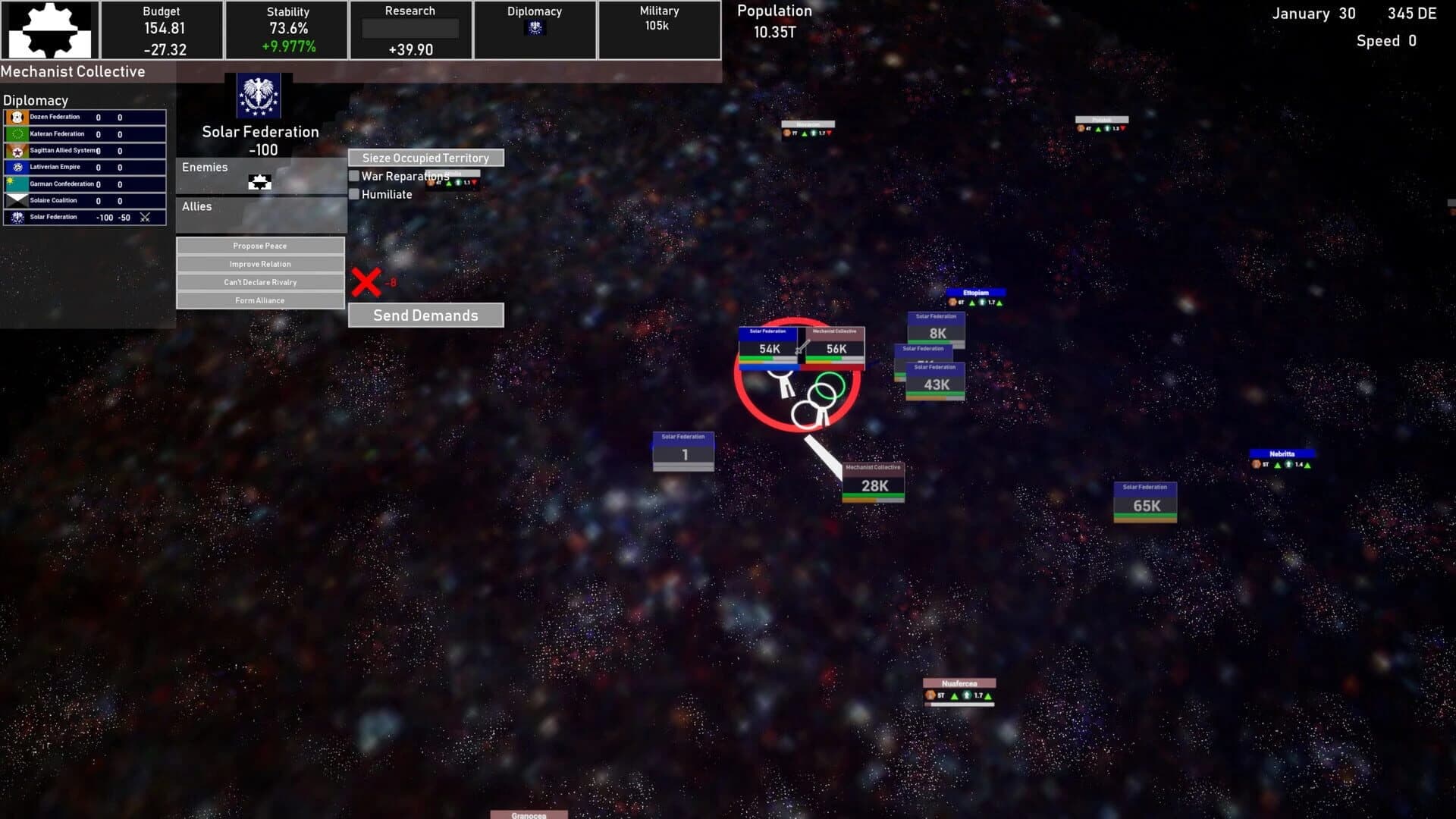Click the Diplomacy globe icon in the top bar

coord(535,28)
